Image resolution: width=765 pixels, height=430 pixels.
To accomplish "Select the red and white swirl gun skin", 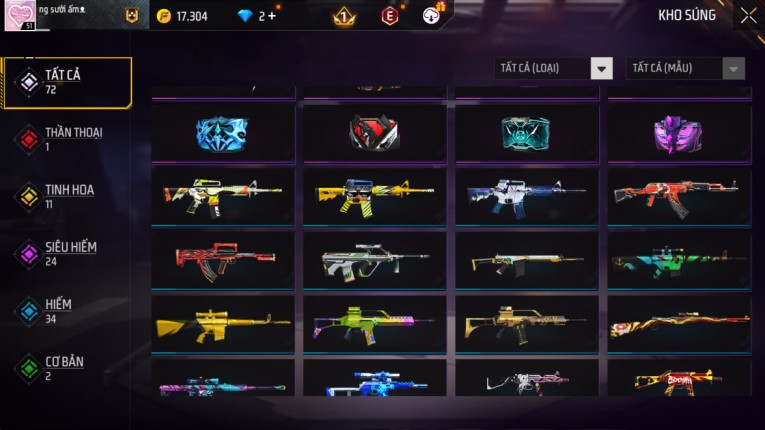I will tap(678, 324).
